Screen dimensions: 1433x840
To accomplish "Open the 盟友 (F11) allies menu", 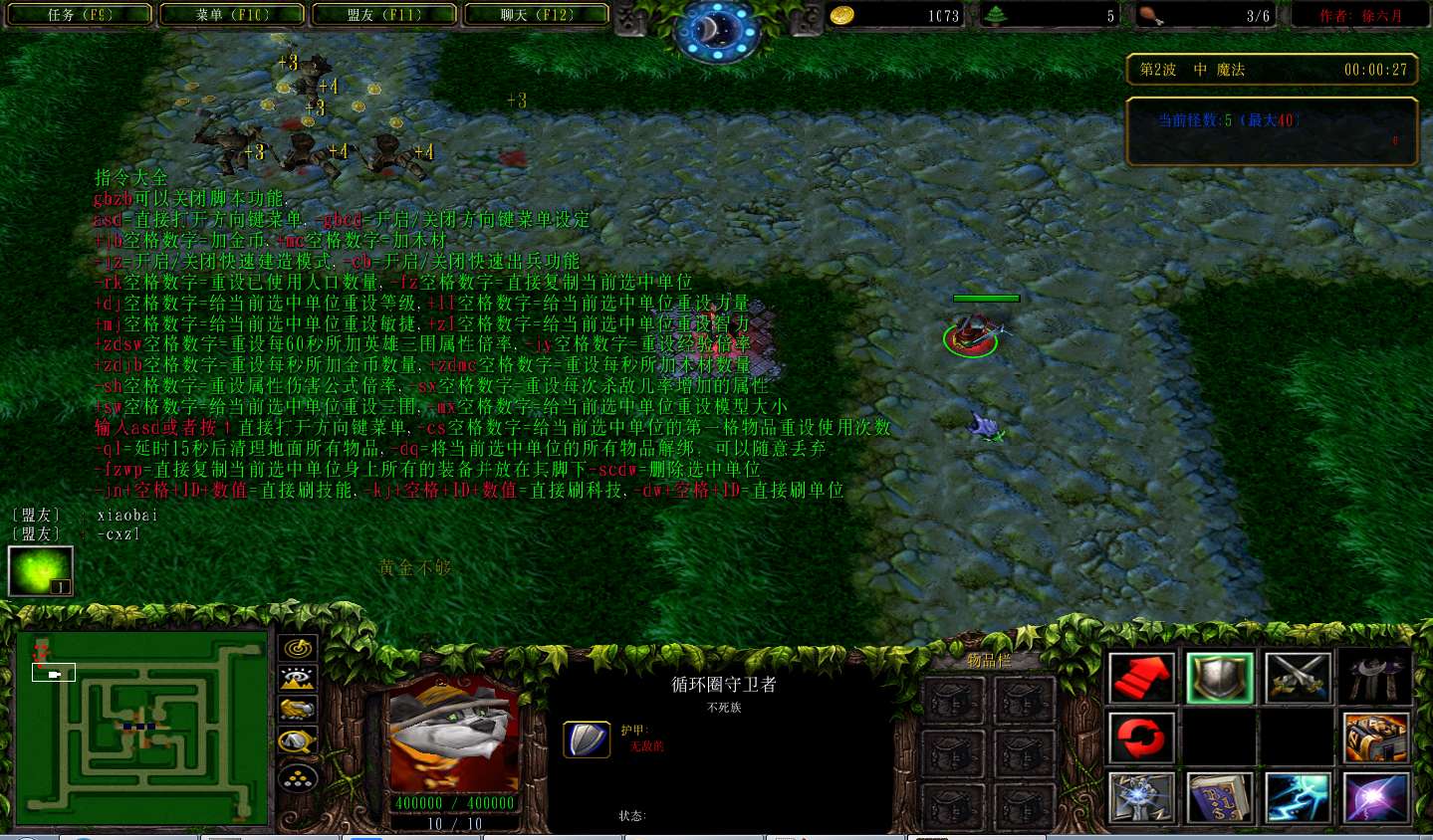I will [384, 15].
